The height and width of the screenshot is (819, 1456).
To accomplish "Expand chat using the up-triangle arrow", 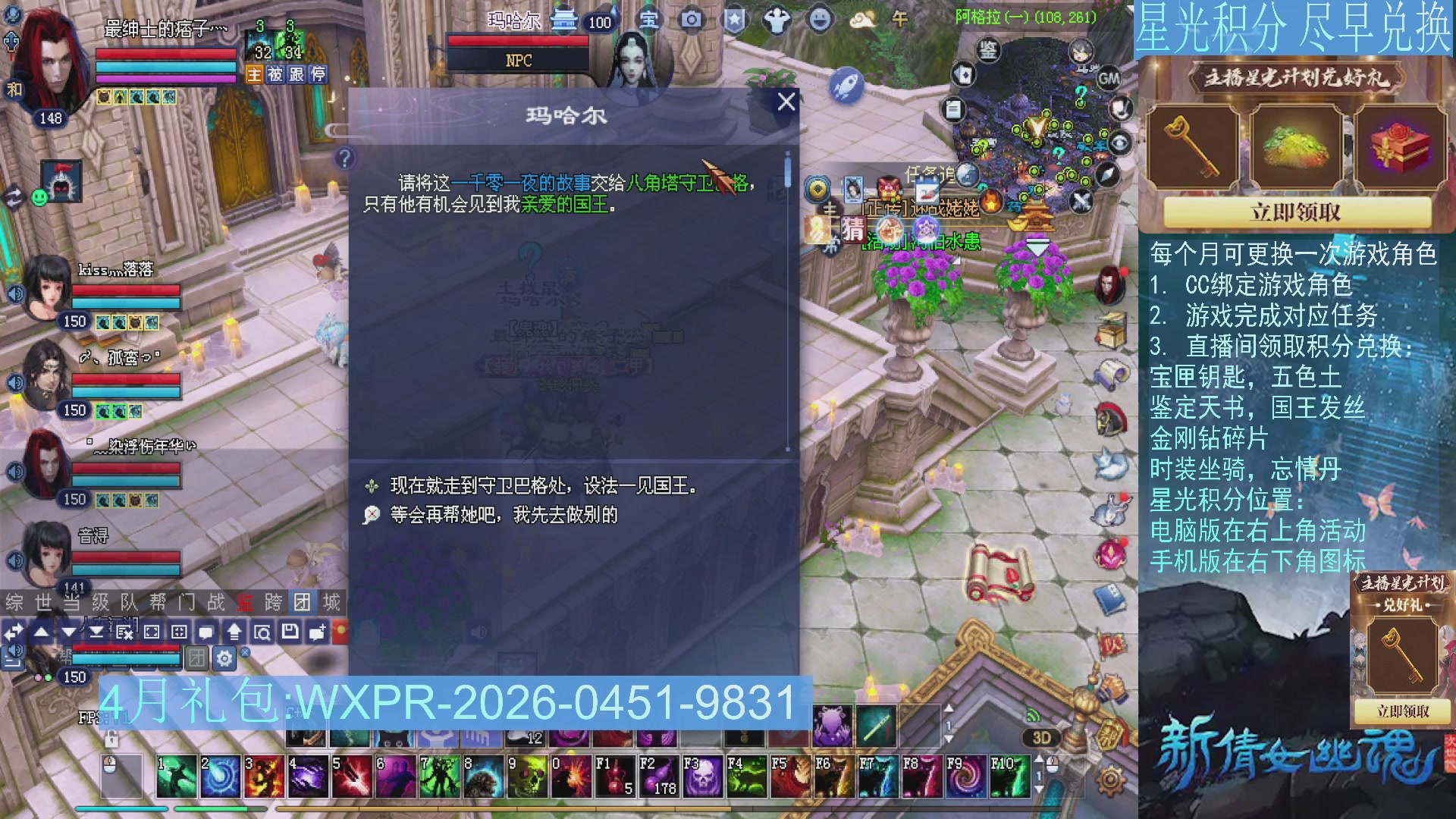I will [42, 631].
